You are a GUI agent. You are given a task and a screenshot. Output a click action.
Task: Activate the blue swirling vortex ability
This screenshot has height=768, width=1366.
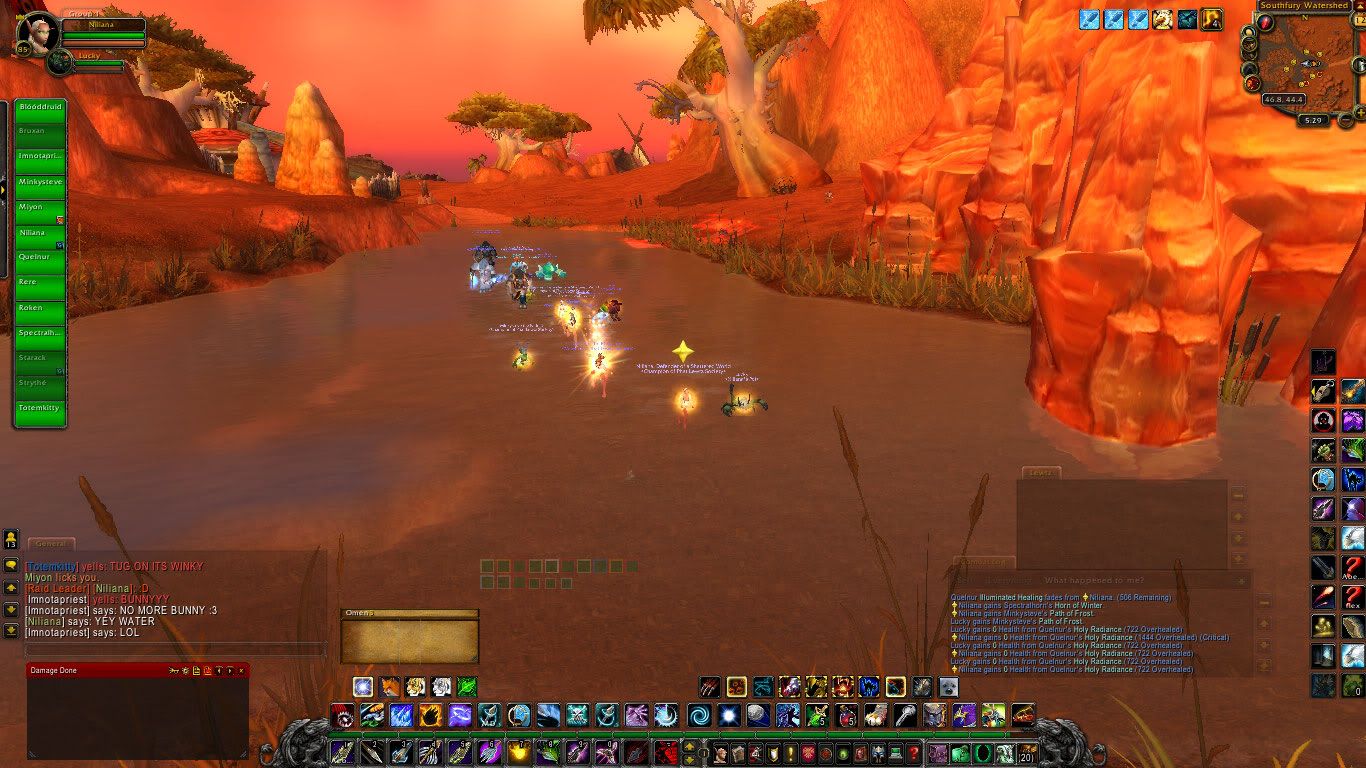click(697, 716)
